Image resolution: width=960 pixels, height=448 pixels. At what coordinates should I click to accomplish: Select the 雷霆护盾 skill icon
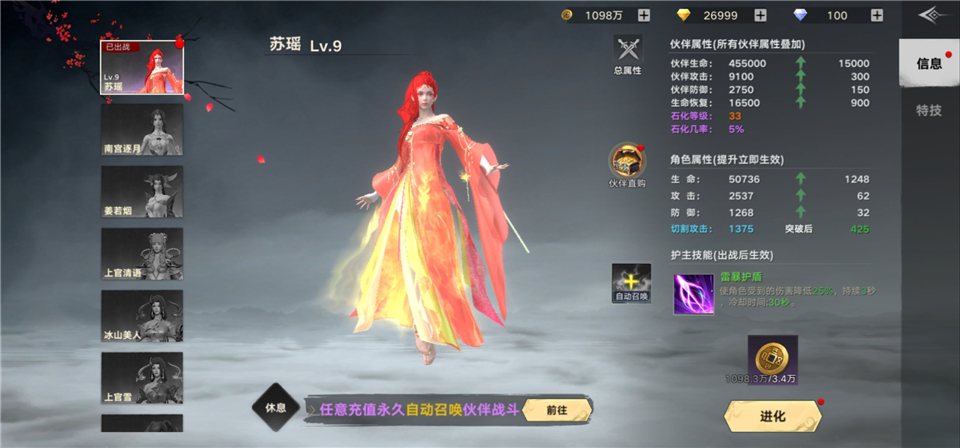tap(693, 294)
